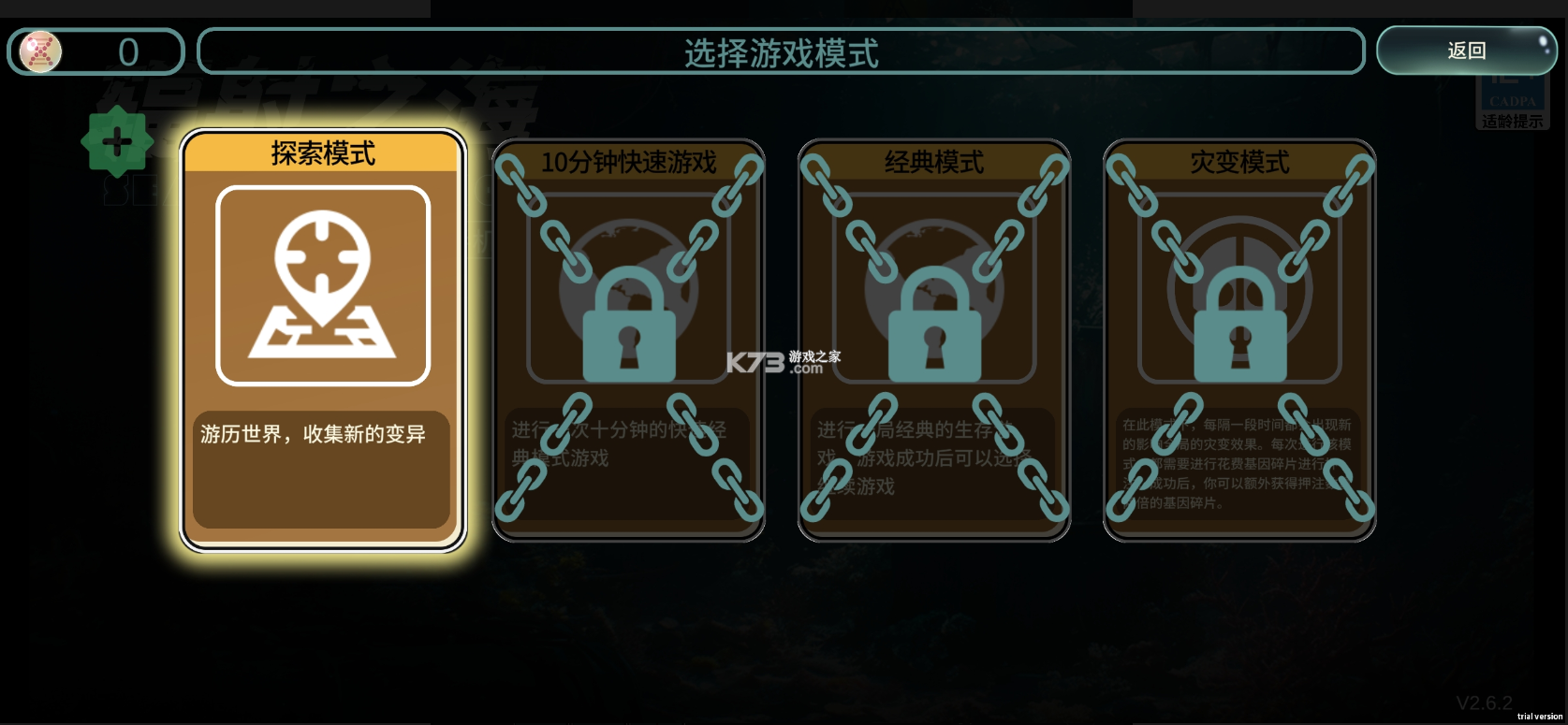Click the lock icon on 经典模式 card
Image resolution: width=1568 pixels, height=725 pixels.
[935, 337]
